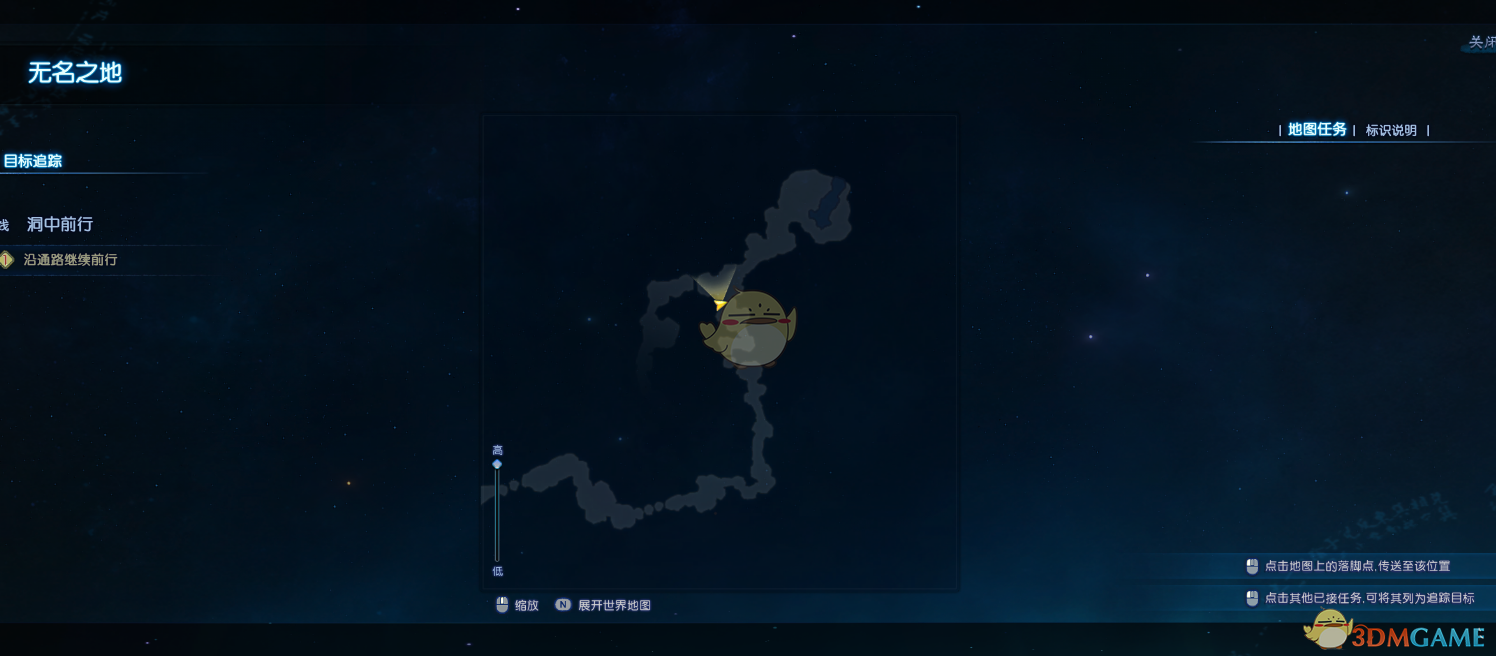Click the yellow player position marker
This screenshot has width=1496, height=656.
point(720,303)
